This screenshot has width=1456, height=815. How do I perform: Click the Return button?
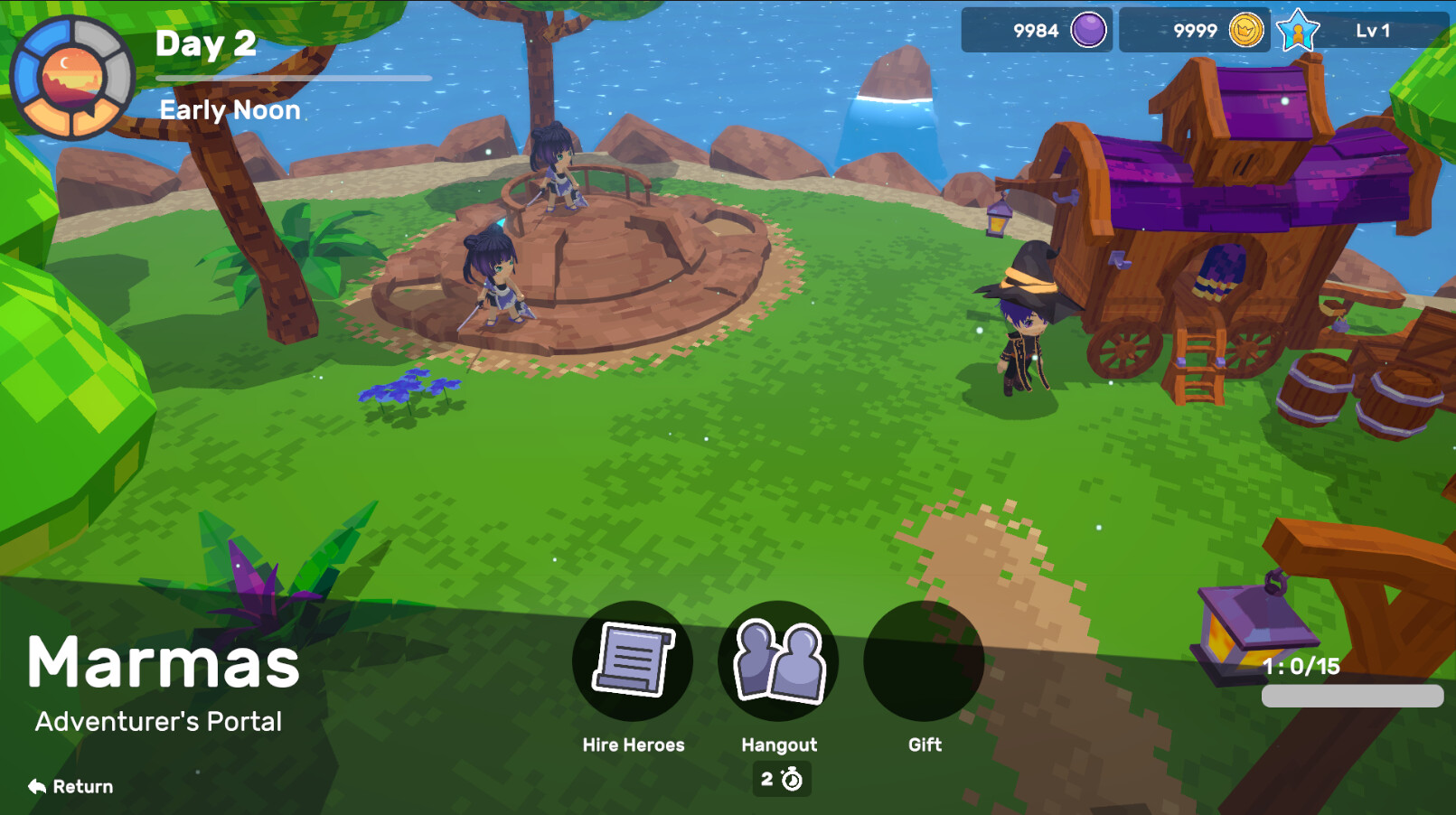[x=72, y=786]
